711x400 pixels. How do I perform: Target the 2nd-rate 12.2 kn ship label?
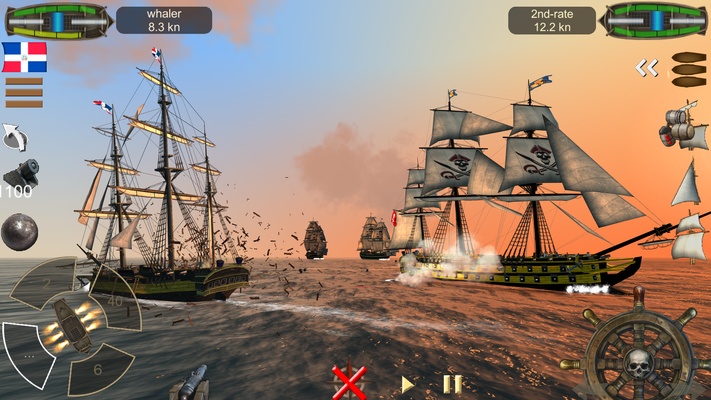[x=551, y=20]
